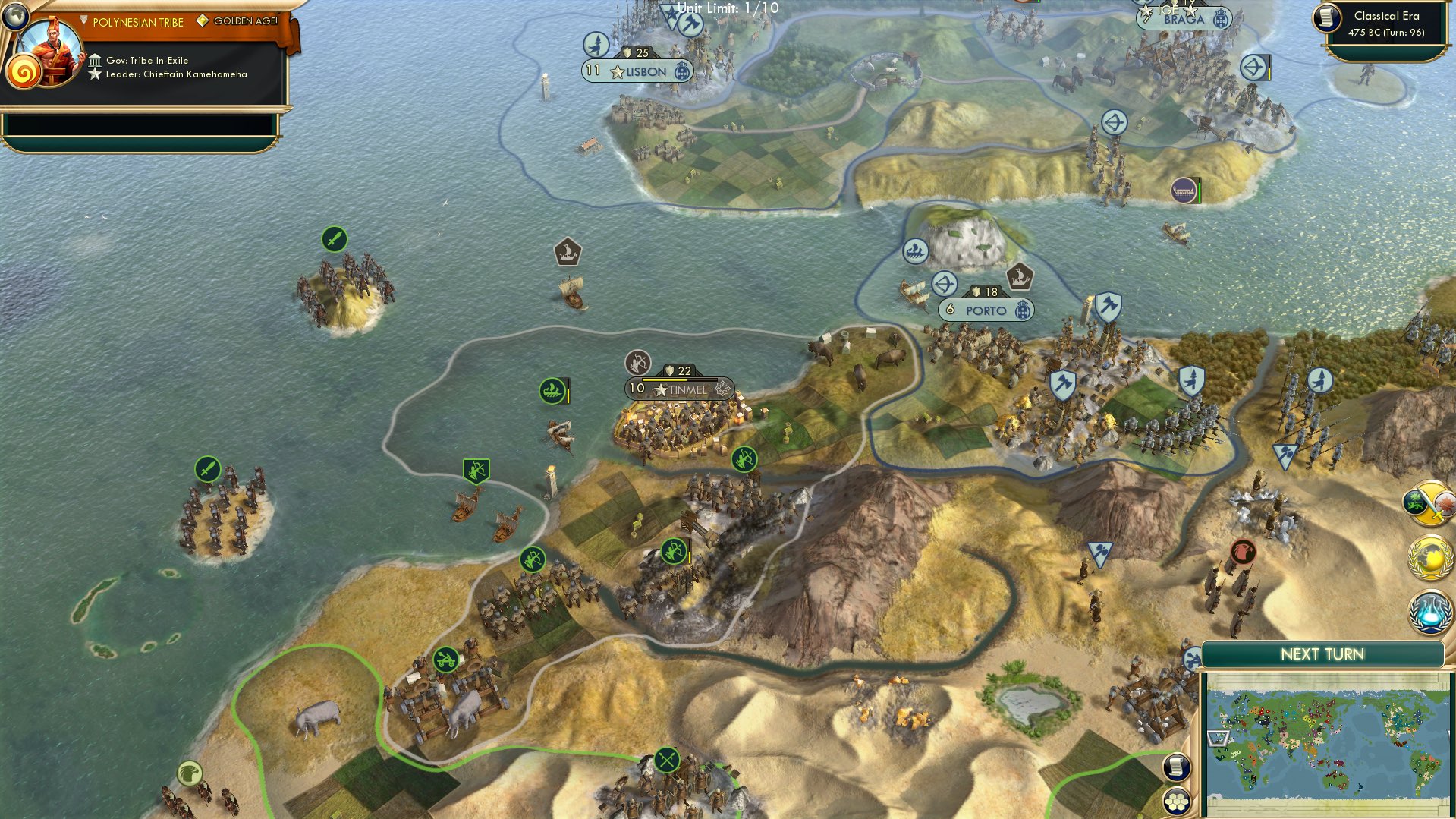Select the green catapult unit flag
The height and width of the screenshot is (819, 1456).
pyautogui.click(x=446, y=659)
